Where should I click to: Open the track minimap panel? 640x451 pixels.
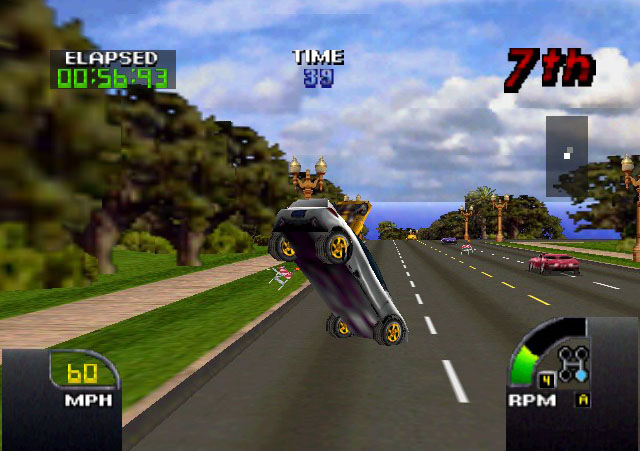566,155
